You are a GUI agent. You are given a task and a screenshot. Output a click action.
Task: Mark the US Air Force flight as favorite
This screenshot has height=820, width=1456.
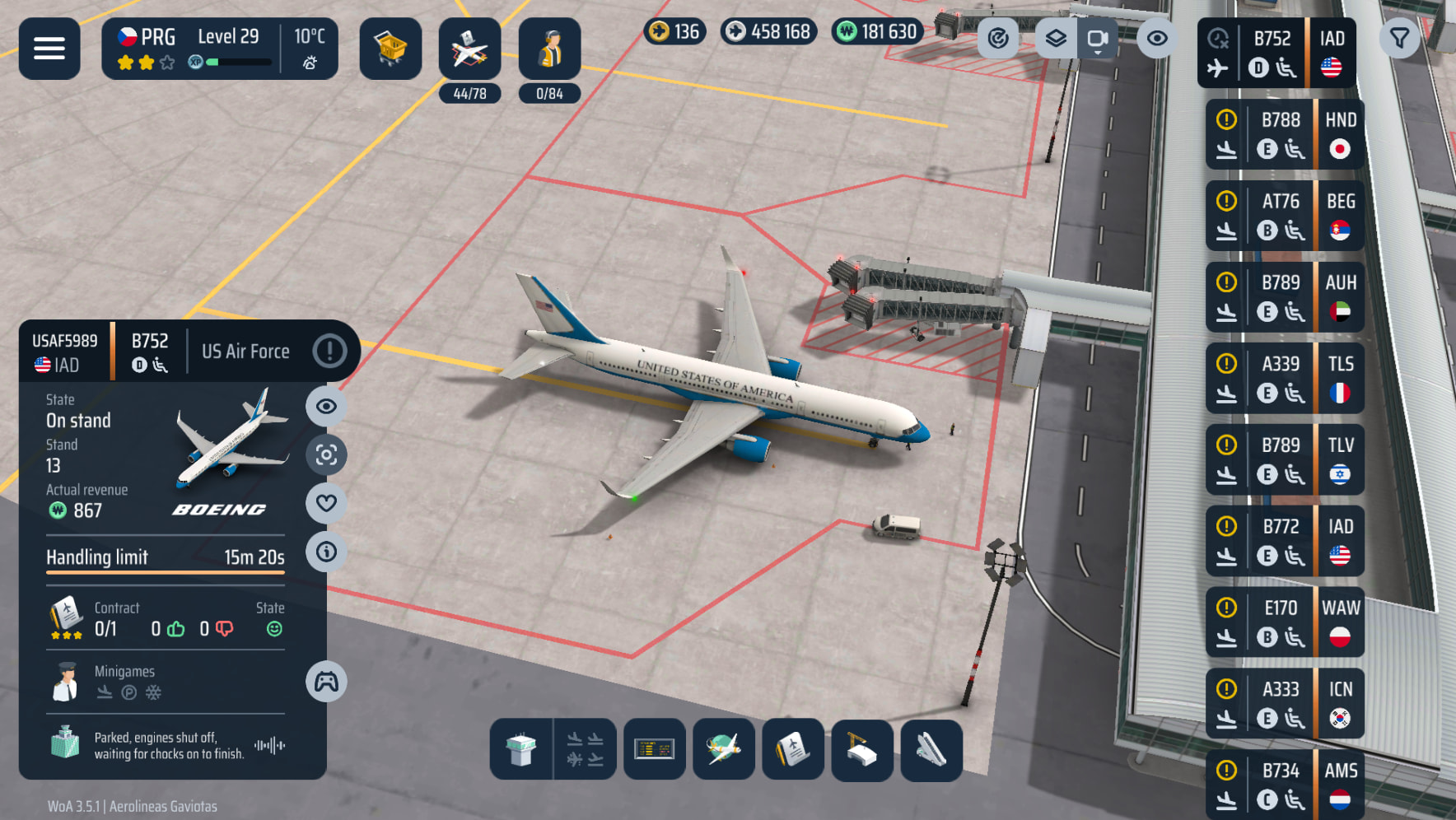[x=326, y=503]
